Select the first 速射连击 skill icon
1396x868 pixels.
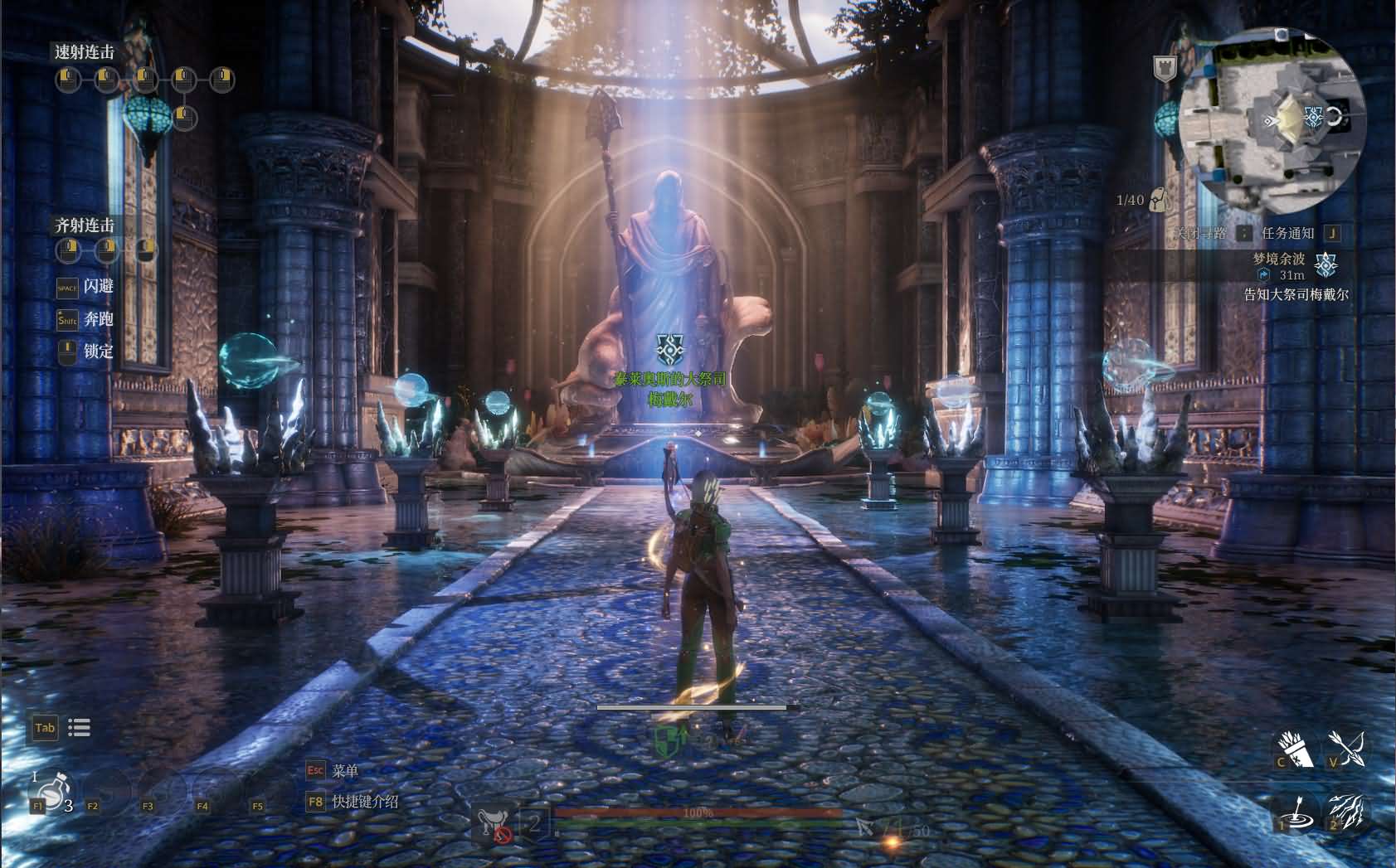click(x=68, y=80)
